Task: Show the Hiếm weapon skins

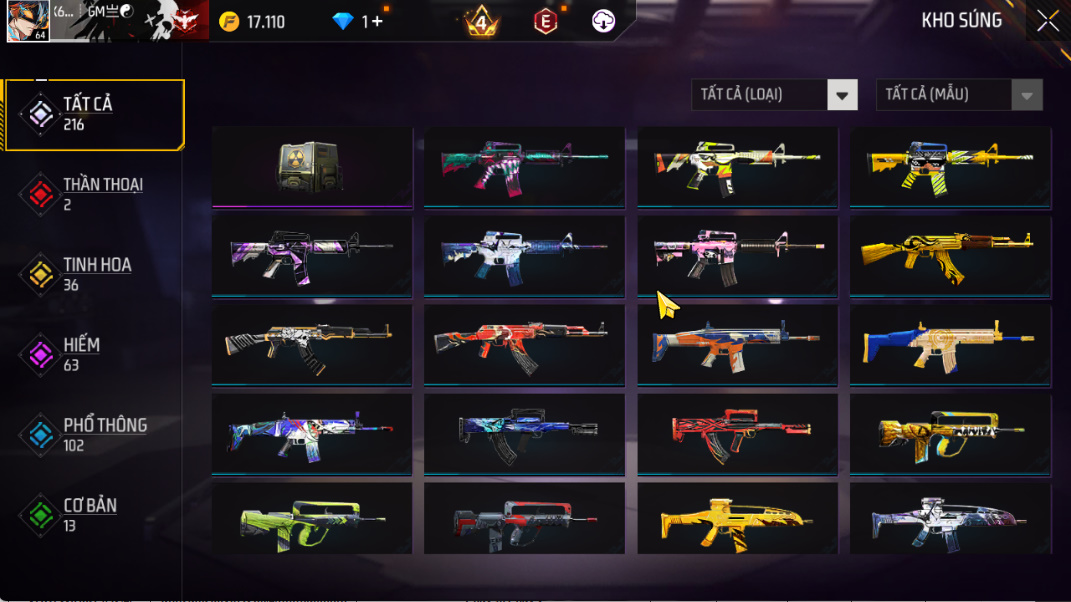Action: click(x=95, y=354)
